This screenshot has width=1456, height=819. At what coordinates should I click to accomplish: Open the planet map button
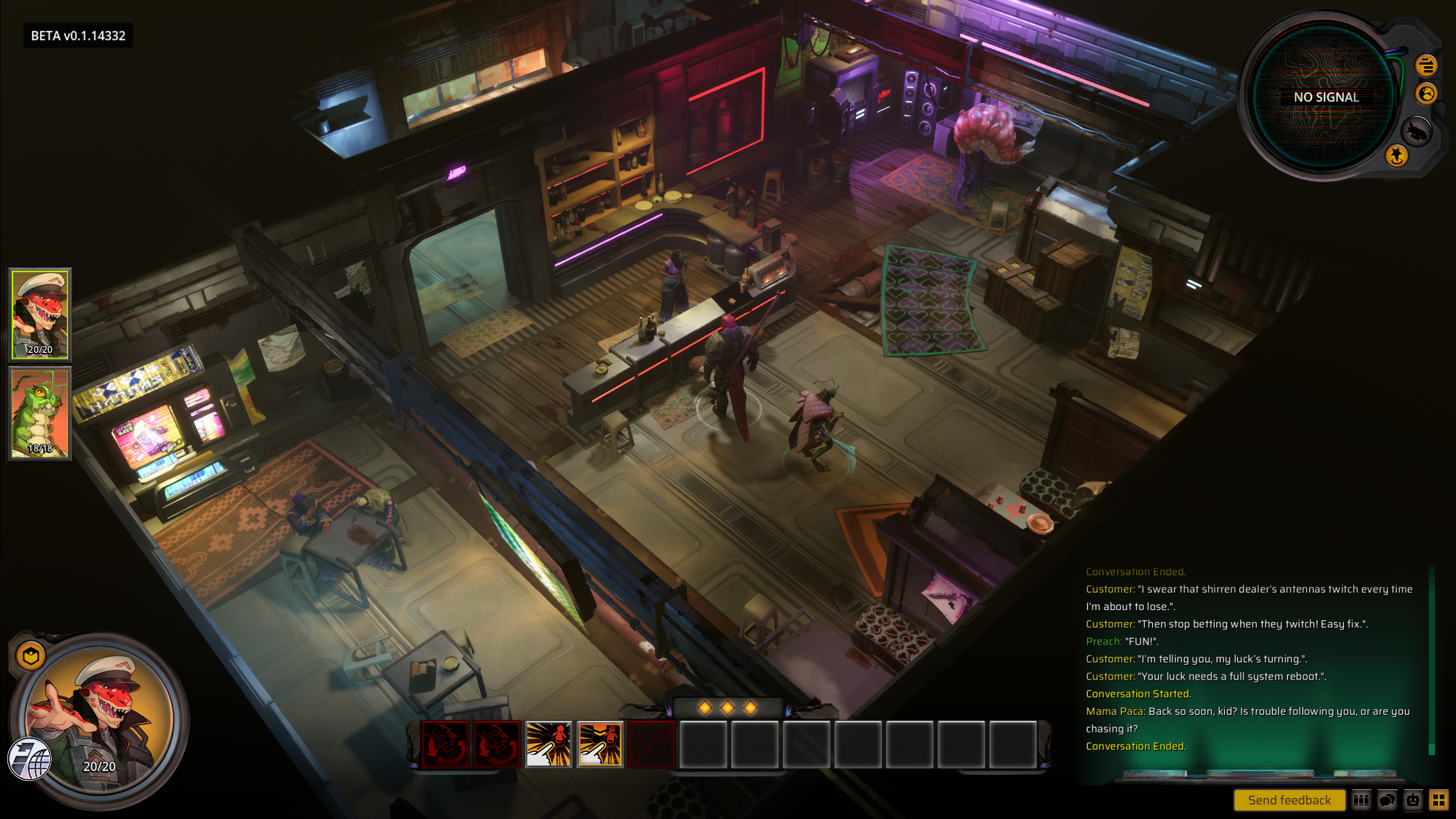tap(1426, 94)
